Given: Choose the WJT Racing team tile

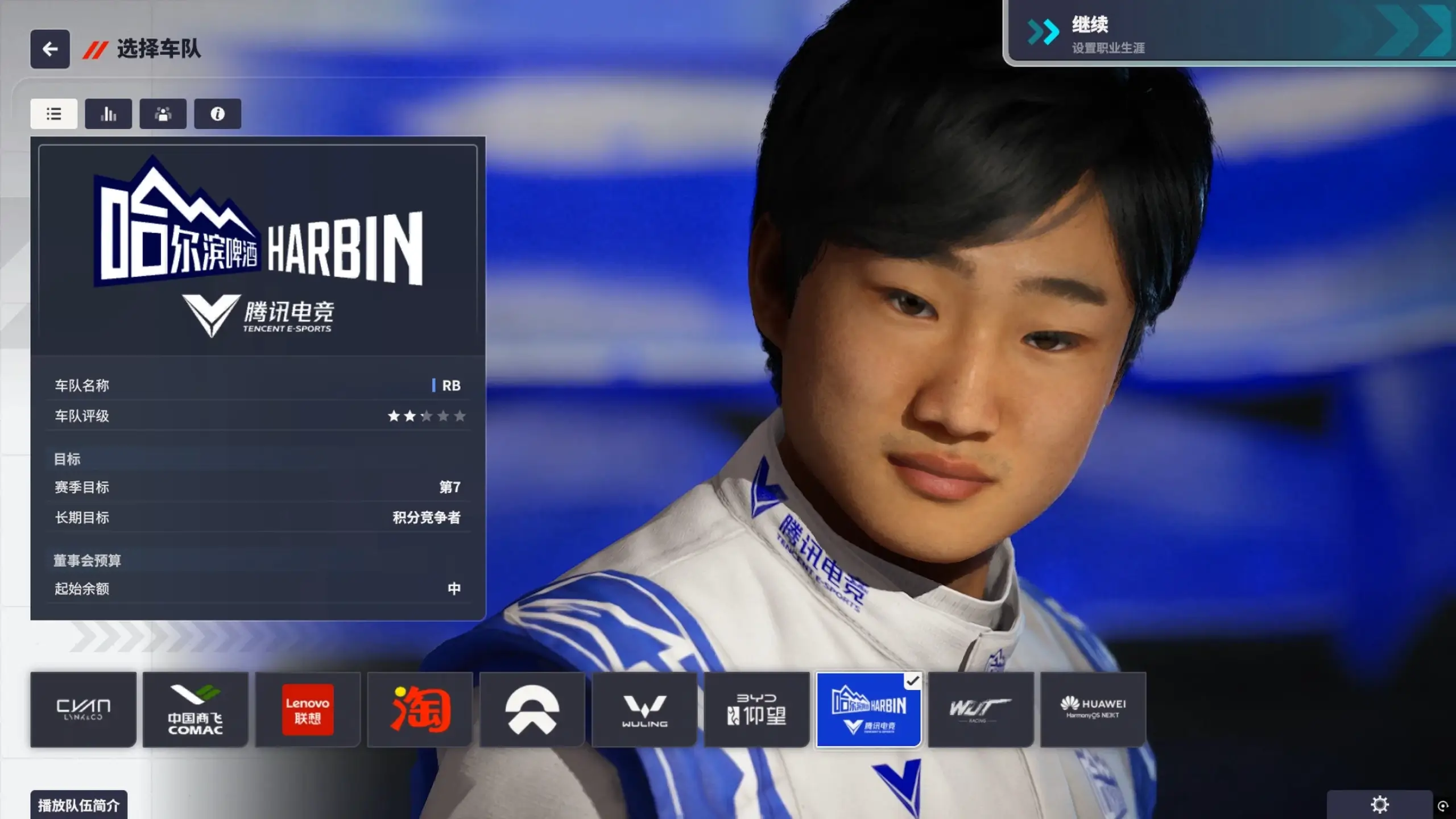Looking at the screenshot, I should click(981, 709).
